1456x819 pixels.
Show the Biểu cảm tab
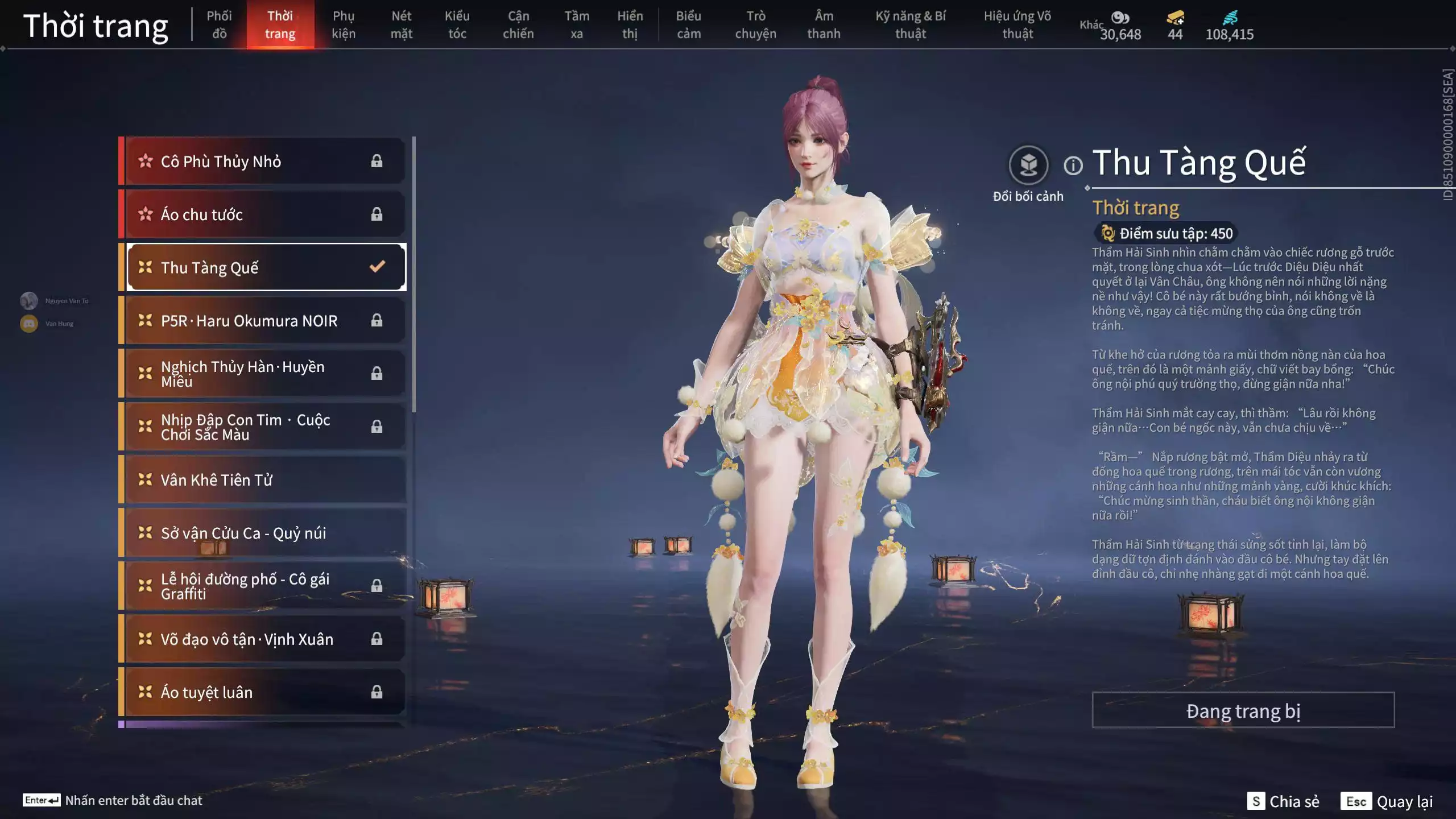click(x=688, y=25)
